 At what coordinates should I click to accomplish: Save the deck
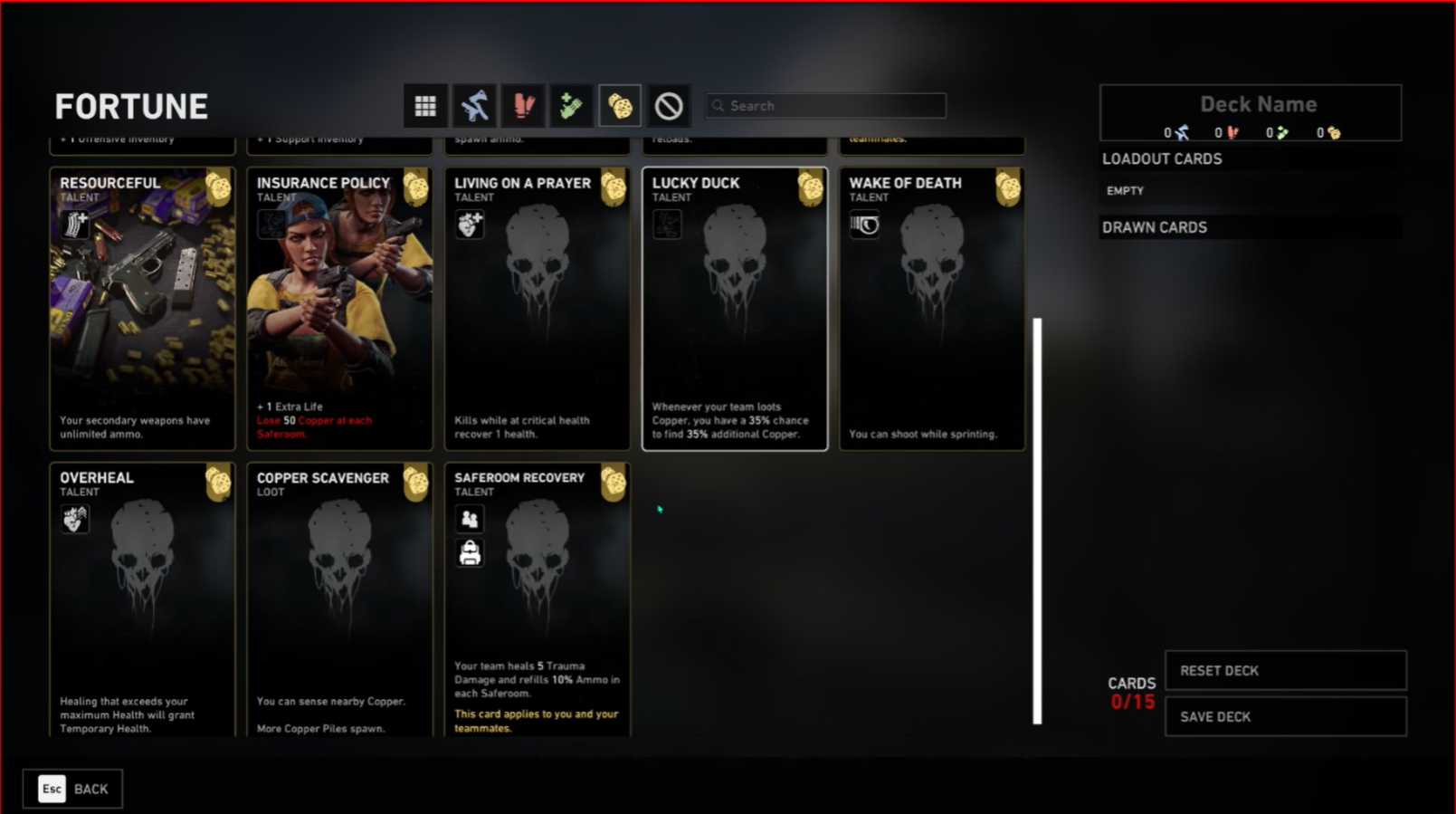(x=1285, y=716)
